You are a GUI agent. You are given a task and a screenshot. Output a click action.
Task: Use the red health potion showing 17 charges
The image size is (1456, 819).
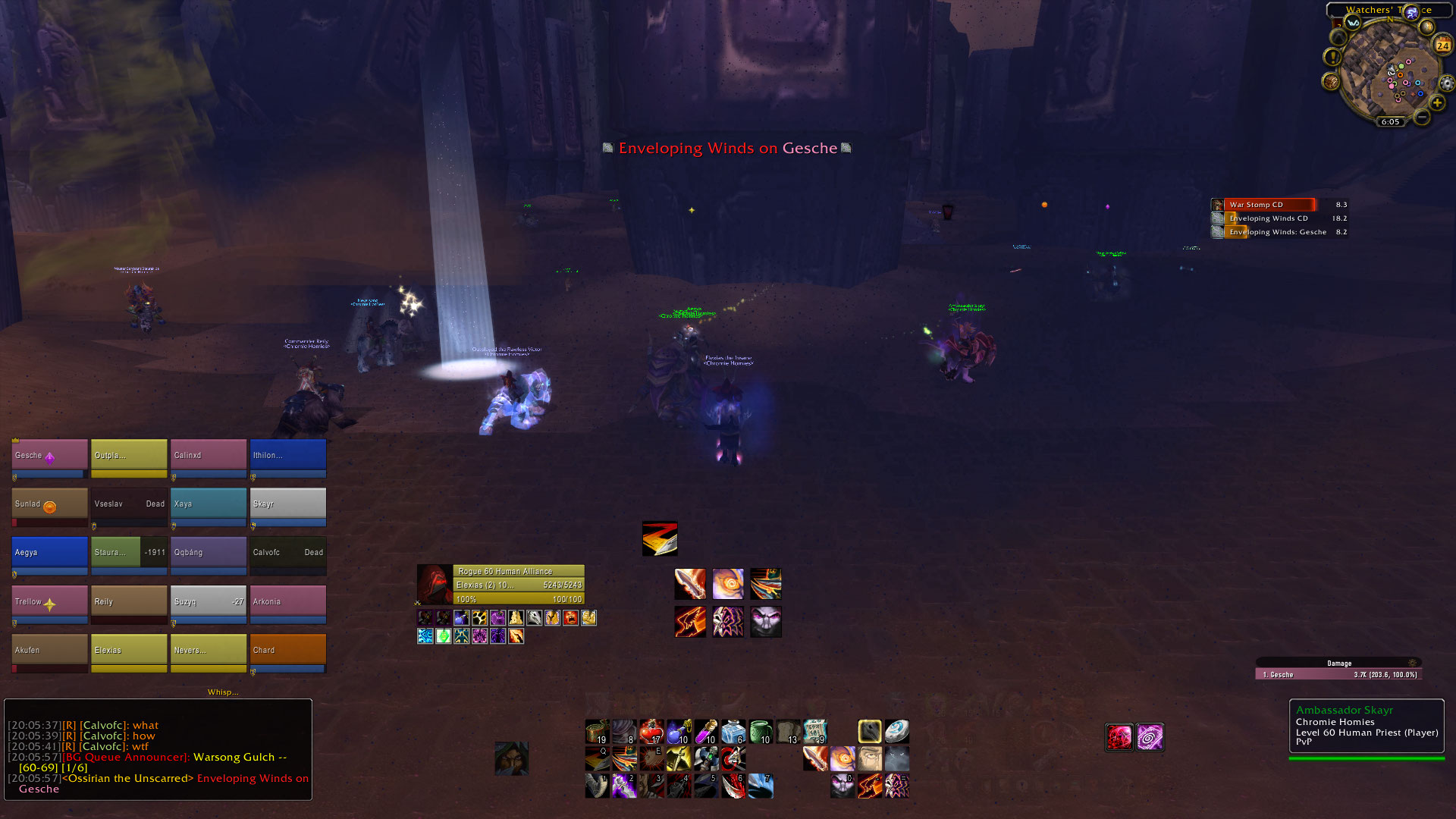click(652, 731)
